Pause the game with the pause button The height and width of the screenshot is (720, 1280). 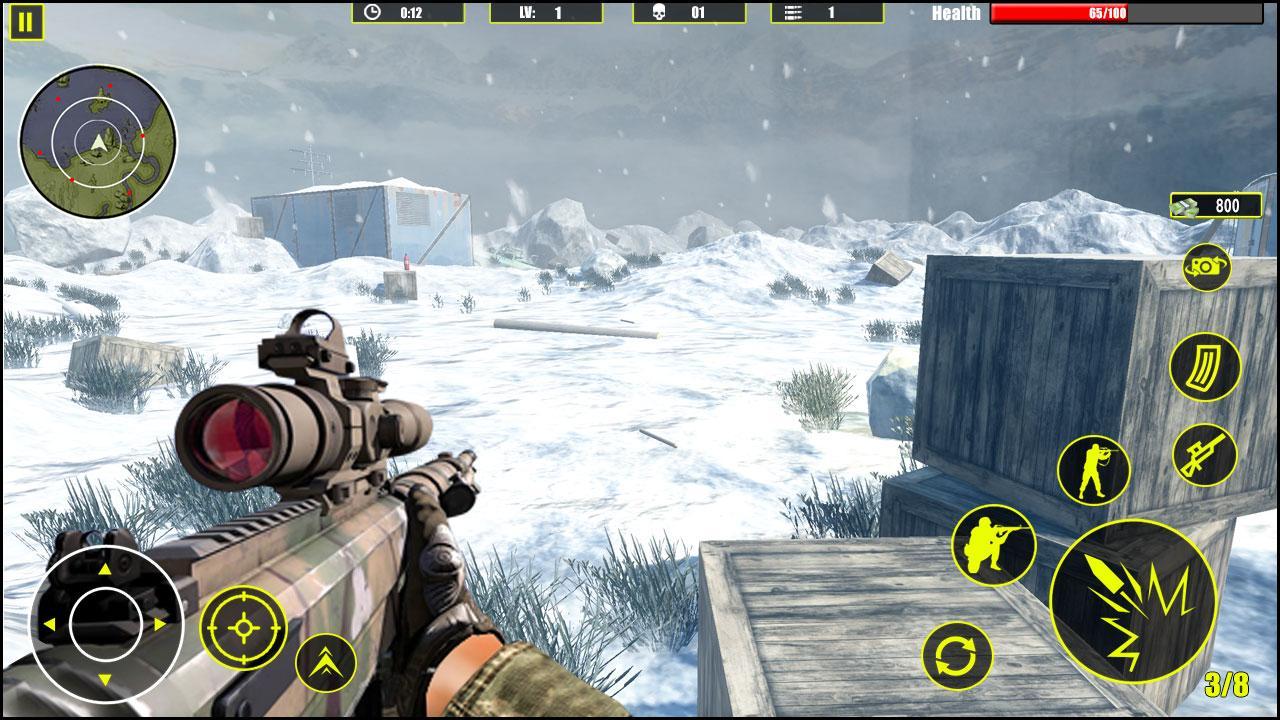(27, 22)
